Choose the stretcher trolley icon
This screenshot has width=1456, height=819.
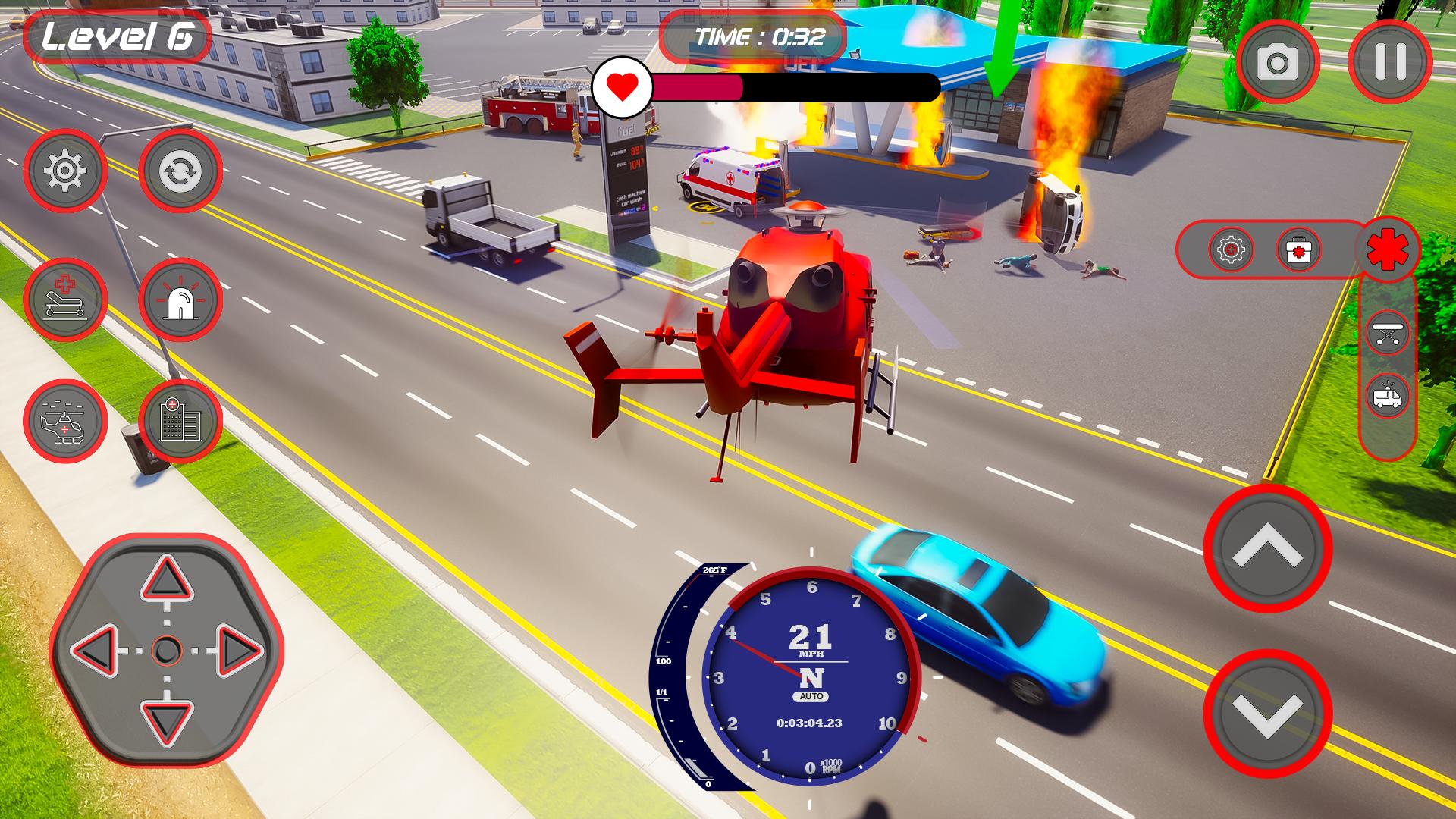point(1387,334)
